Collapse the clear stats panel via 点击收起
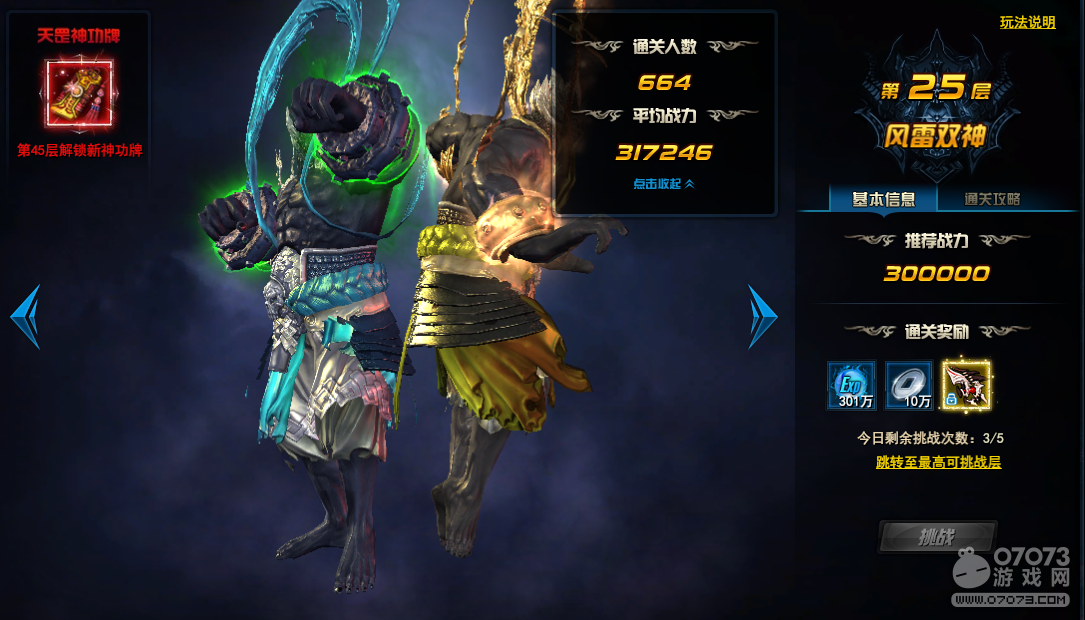This screenshot has height=620, width=1085. (663, 184)
